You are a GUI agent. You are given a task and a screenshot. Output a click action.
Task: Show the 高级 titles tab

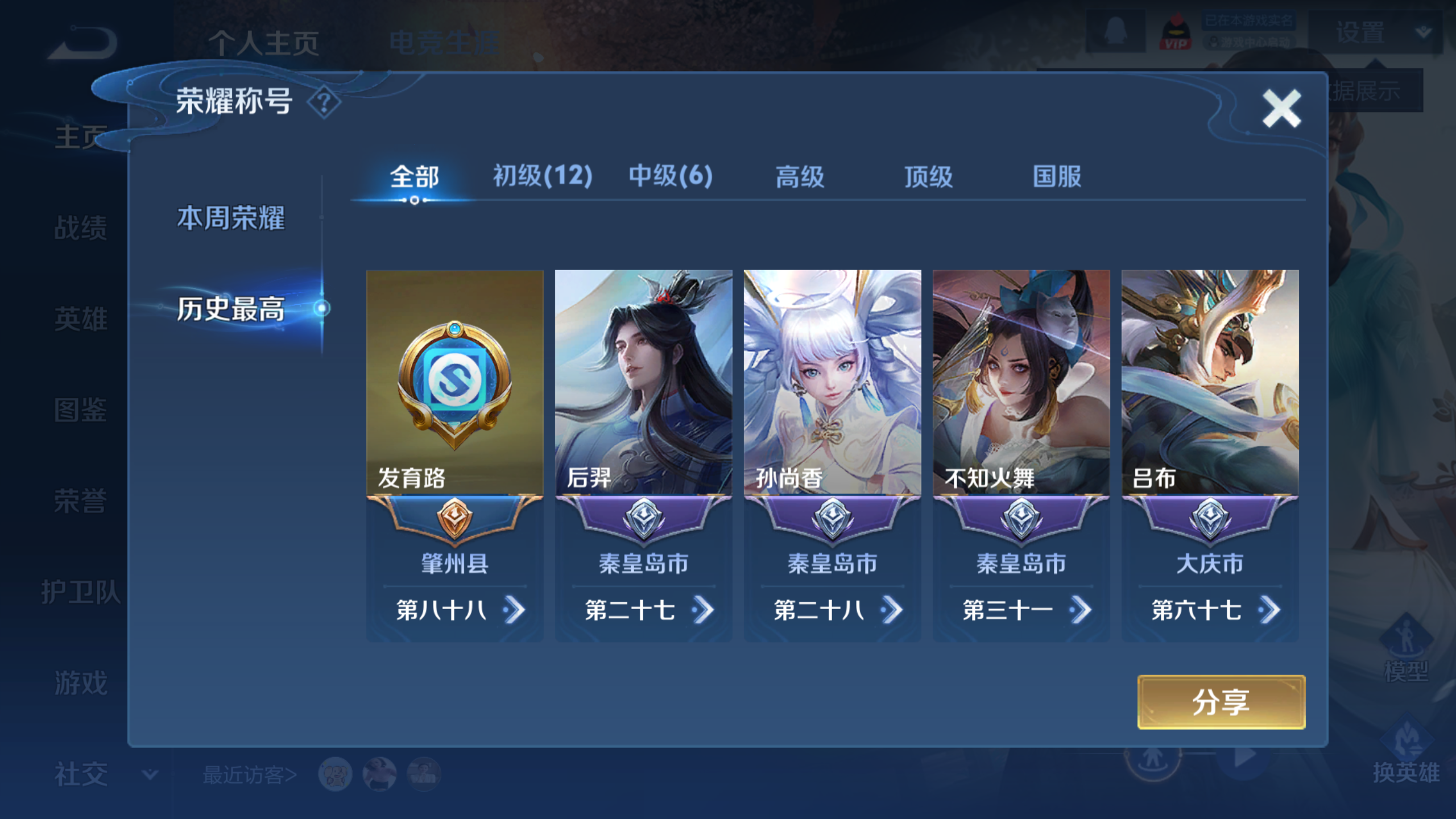coord(800,177)
